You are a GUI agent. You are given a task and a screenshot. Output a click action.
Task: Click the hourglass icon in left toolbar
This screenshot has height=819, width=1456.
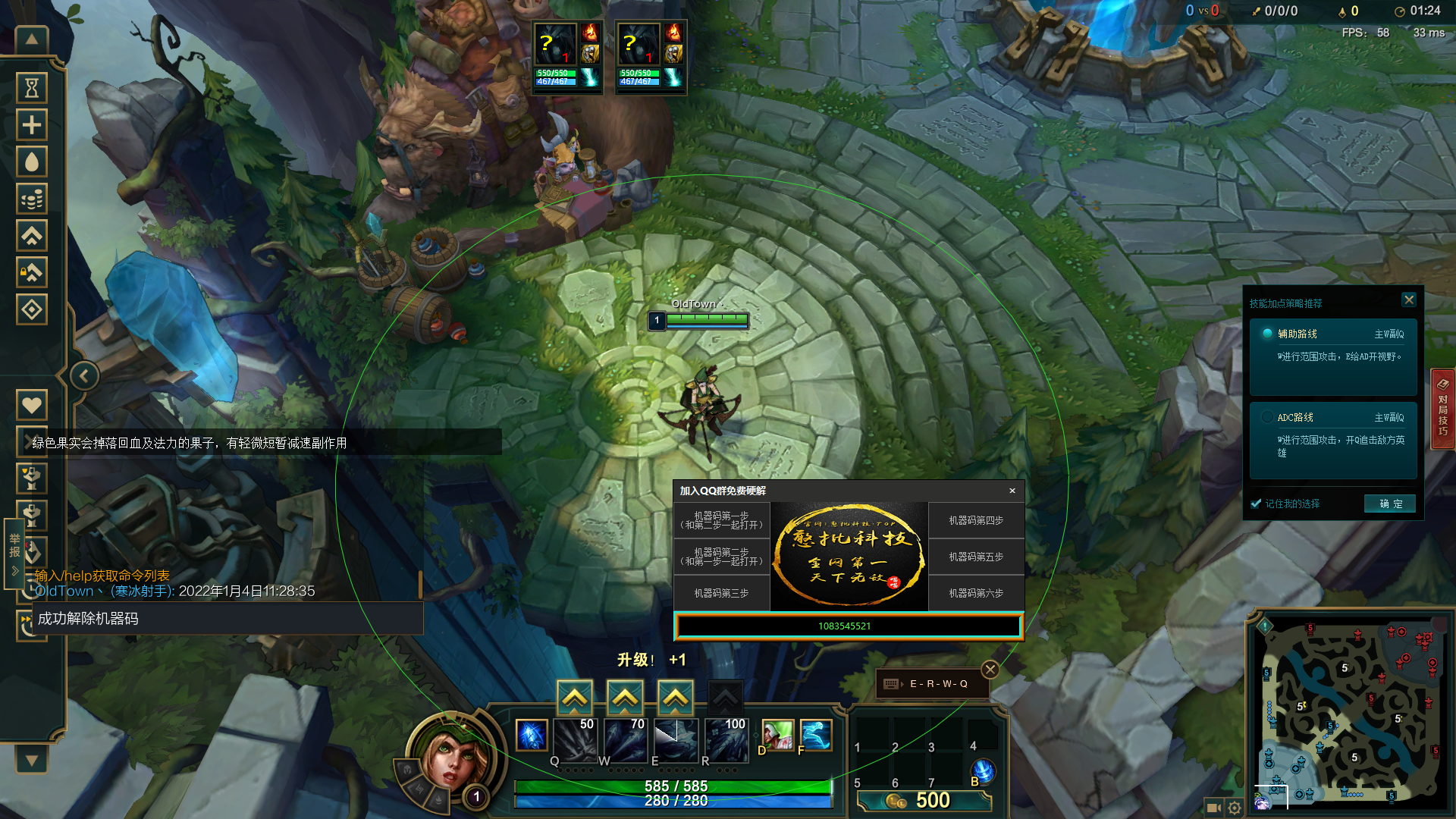[32, 88]
